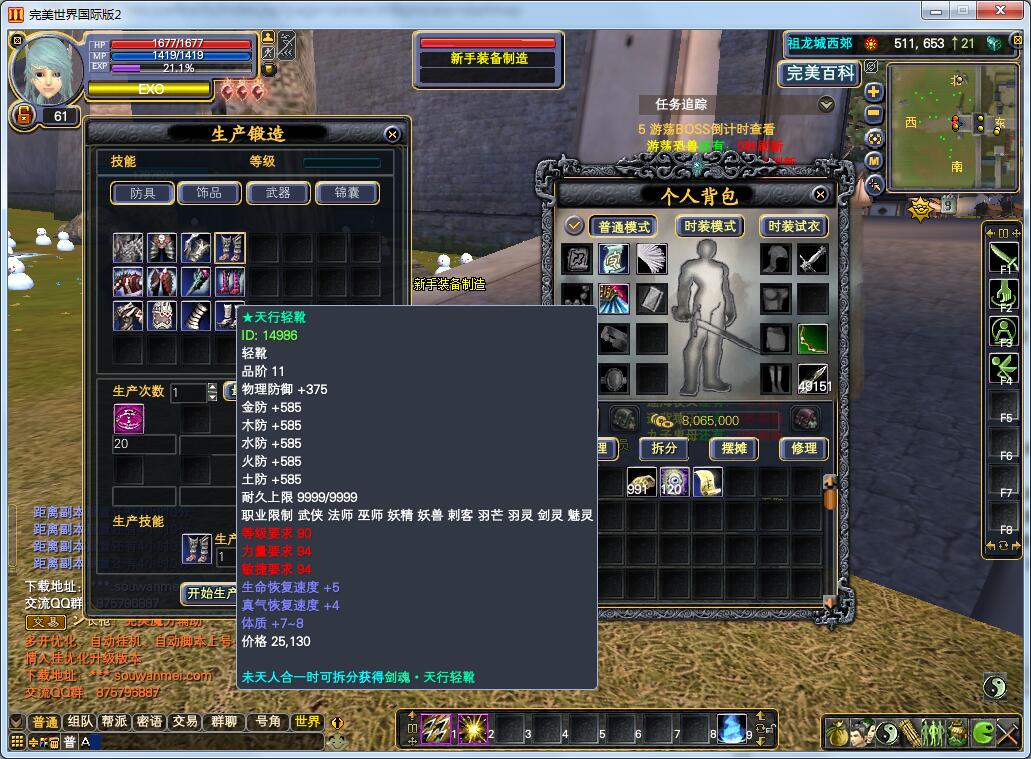Open the 完美百科 encyclopedia
Viewport: 1031px width, 759px height.
pyautogui.click(x=819, y=74)
